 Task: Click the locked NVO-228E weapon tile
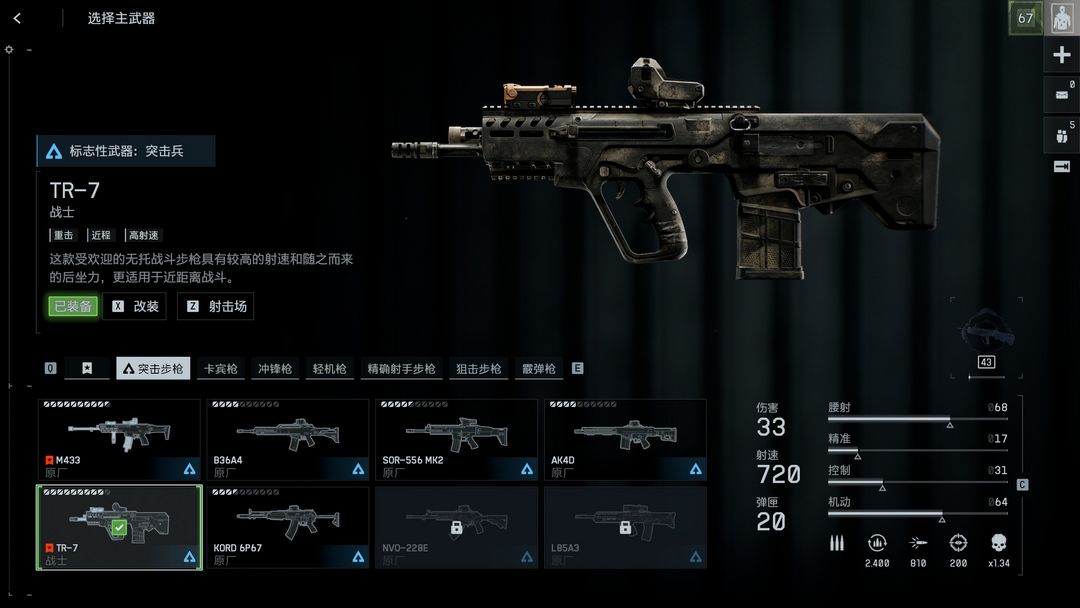pyautogui.click(x=457, y=527)
